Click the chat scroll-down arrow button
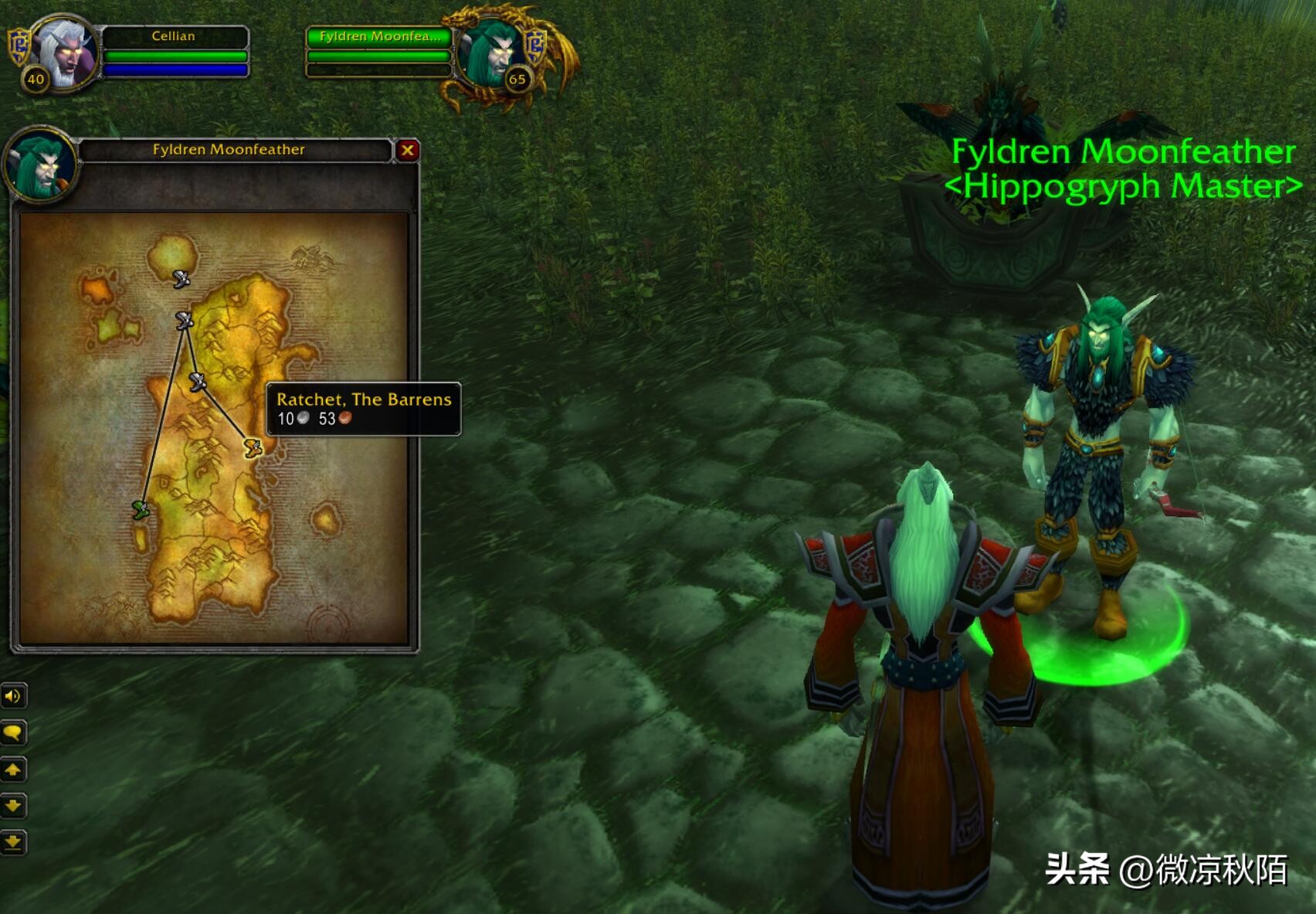 [x=13, y=806]
